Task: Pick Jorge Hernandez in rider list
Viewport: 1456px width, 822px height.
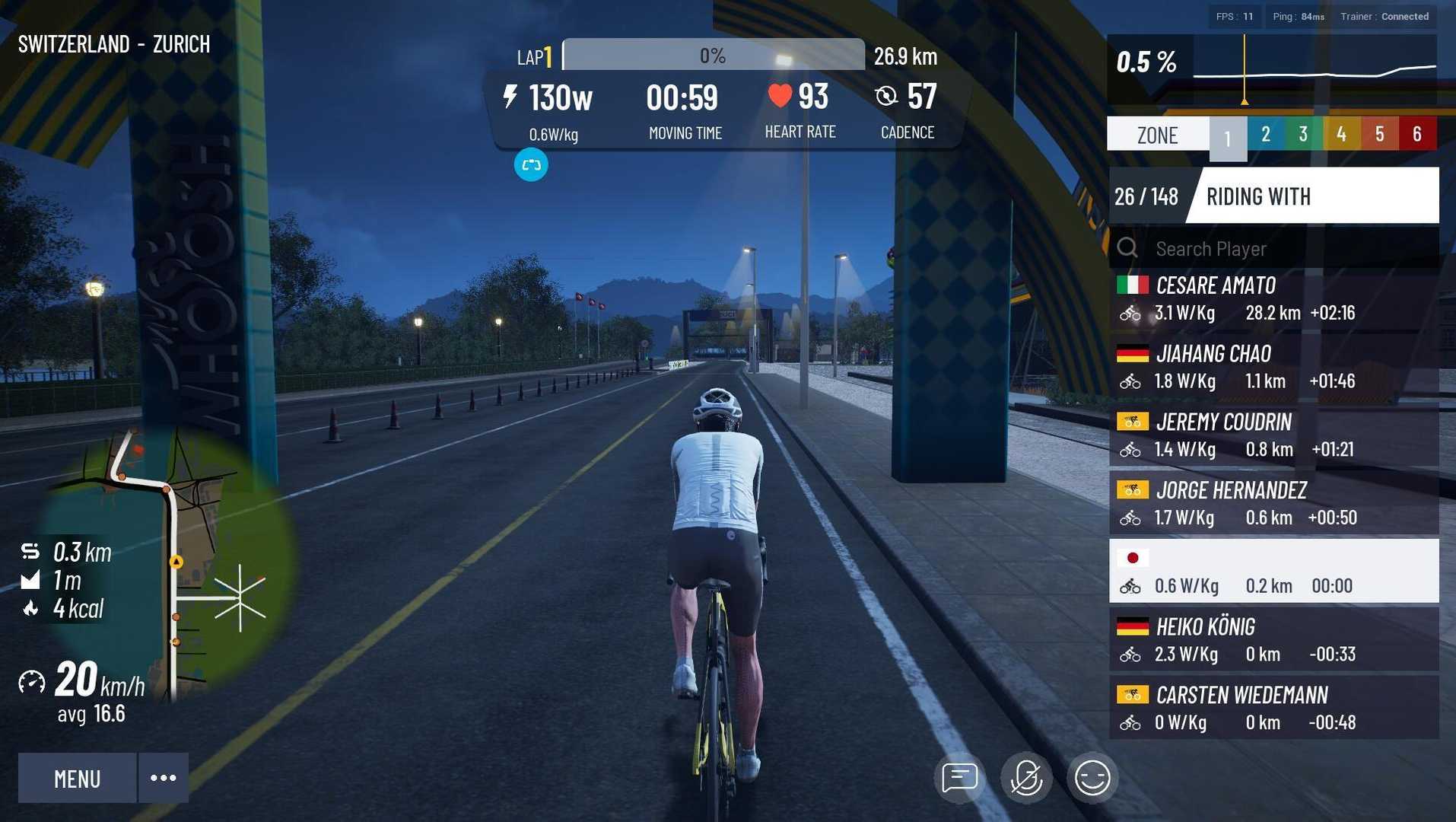Action: [1273, 503]
